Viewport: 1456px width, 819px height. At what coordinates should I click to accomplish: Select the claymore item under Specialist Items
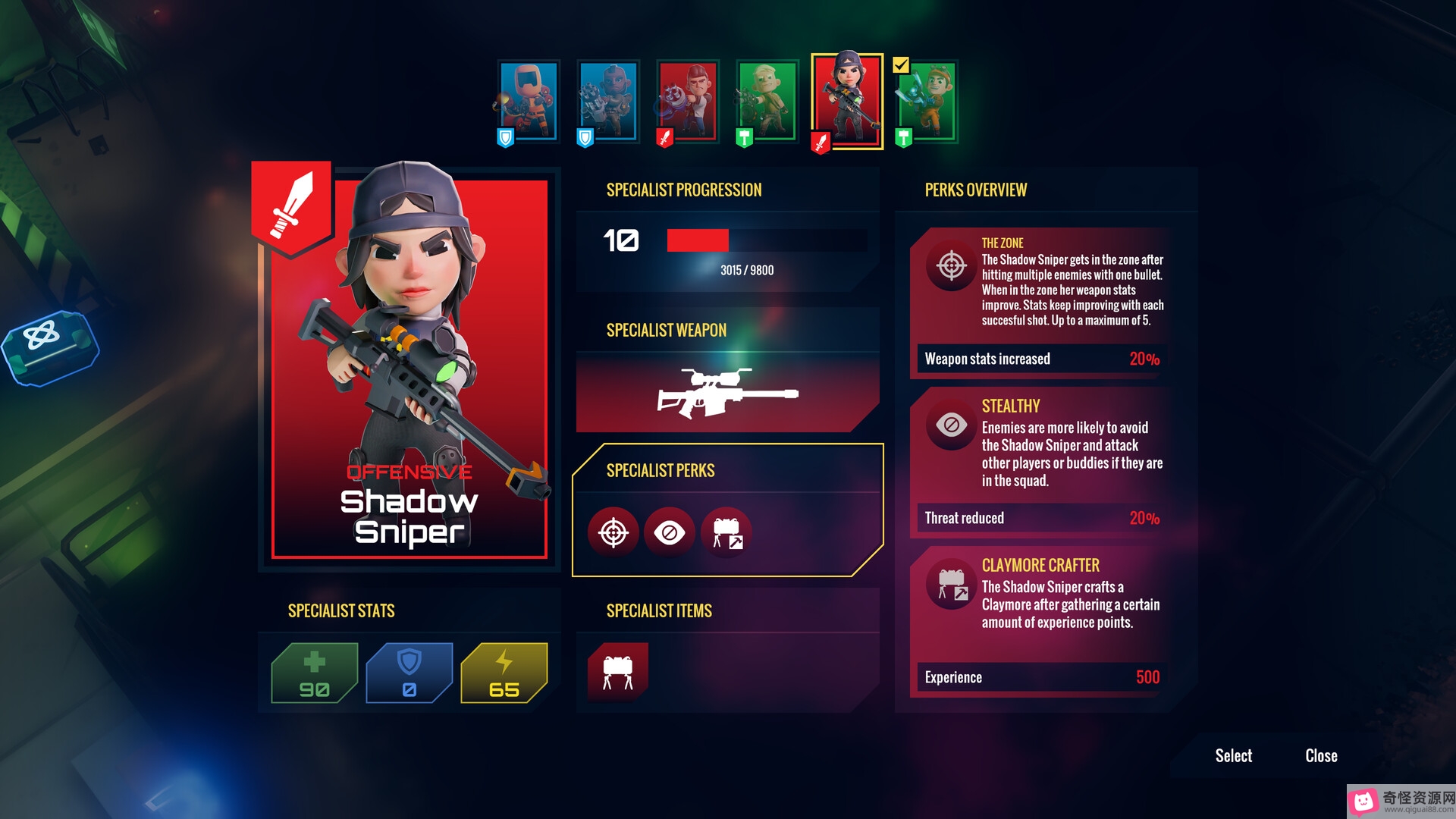click(617, 672)
